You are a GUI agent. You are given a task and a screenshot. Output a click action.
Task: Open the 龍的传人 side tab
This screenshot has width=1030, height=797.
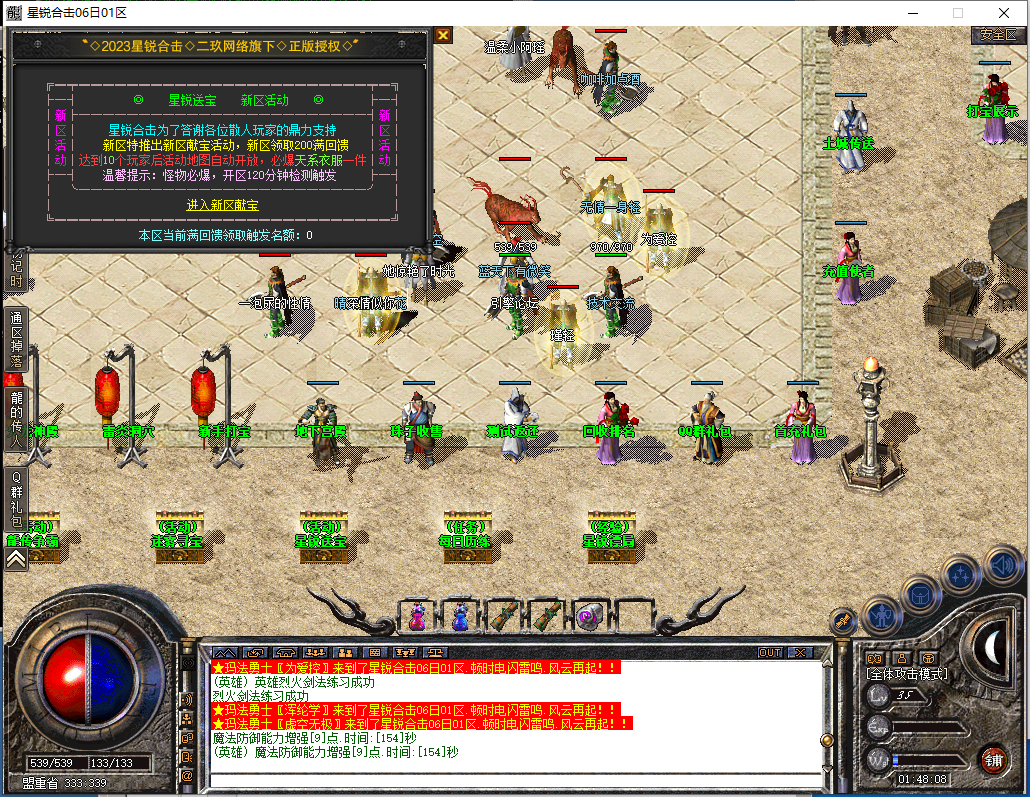click(16, 417)
